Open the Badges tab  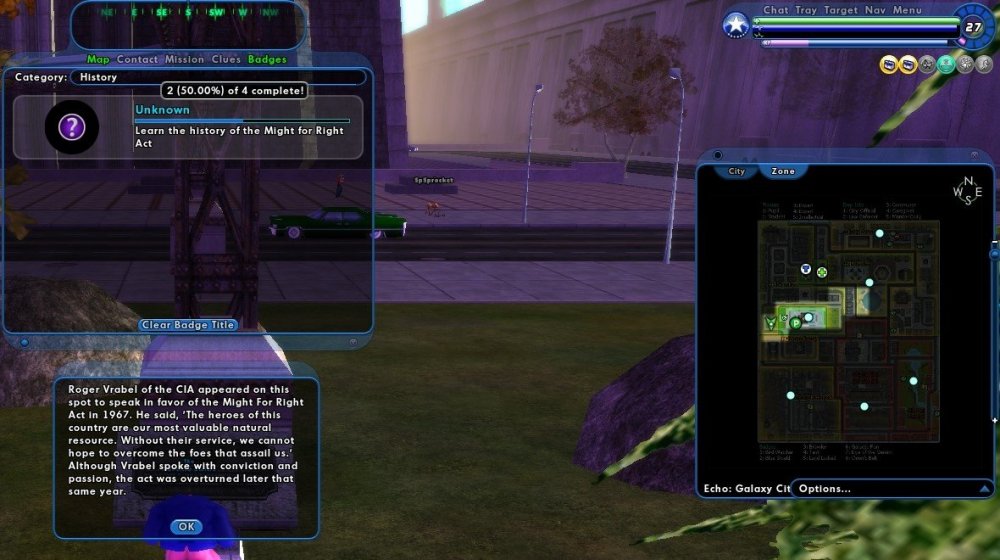(267, 59)
